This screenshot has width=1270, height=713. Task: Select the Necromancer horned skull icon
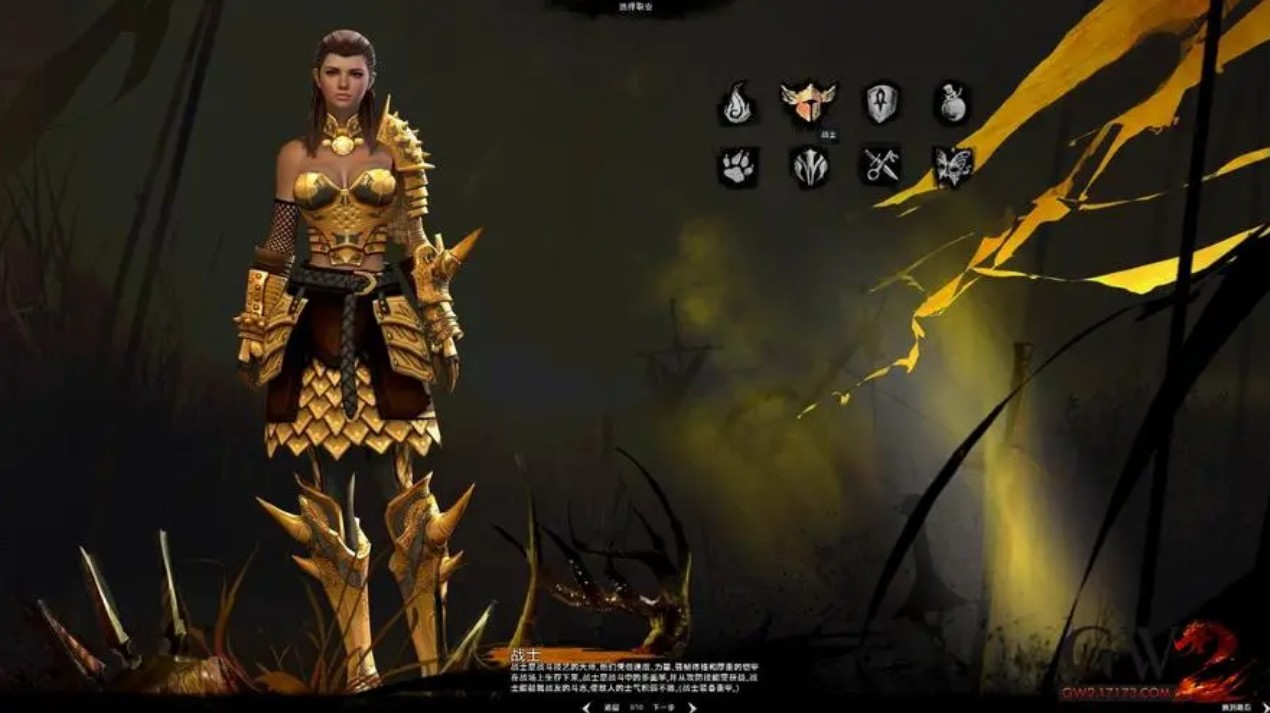809,166
